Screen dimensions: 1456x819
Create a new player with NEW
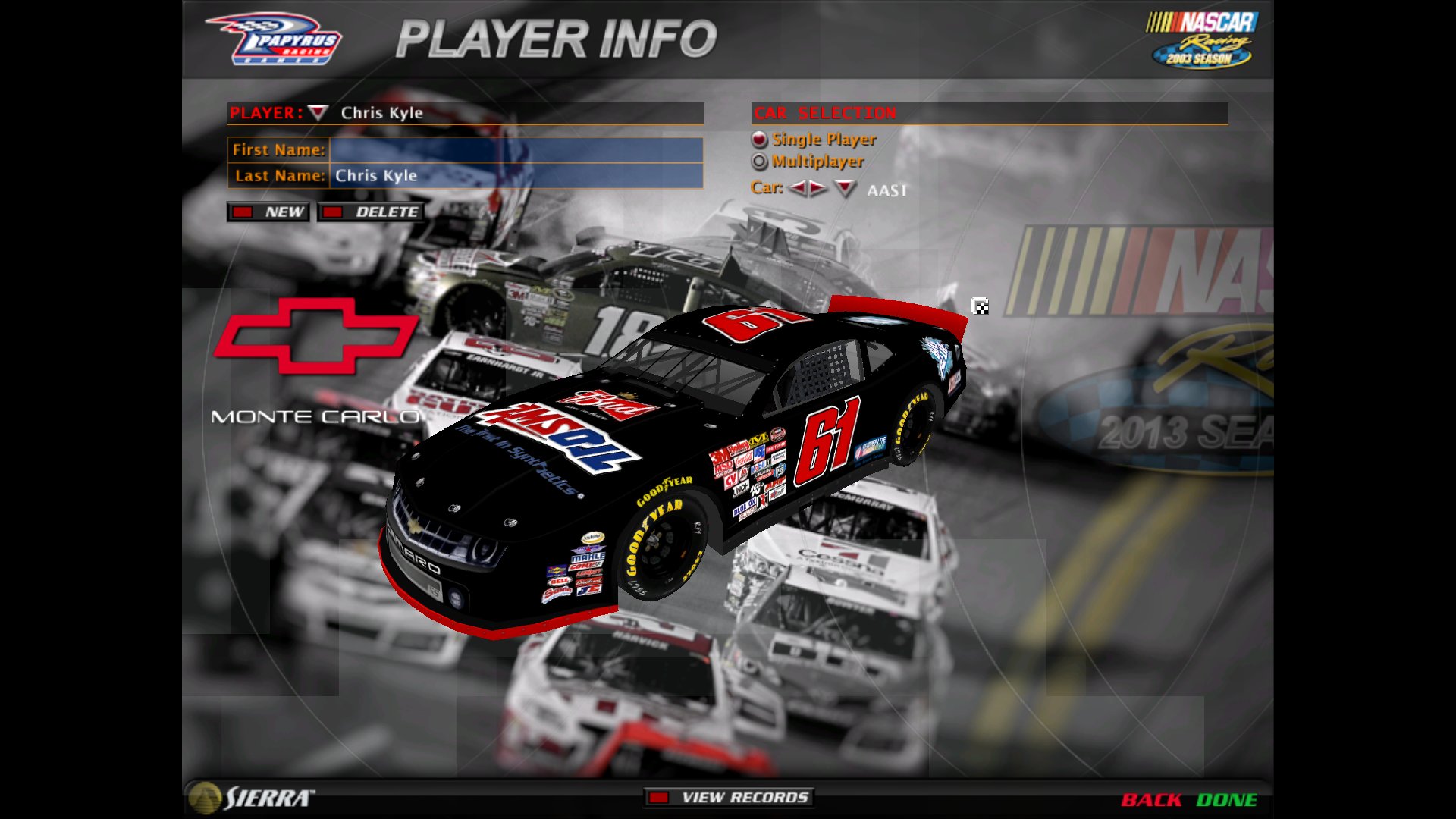coord(268,212)
